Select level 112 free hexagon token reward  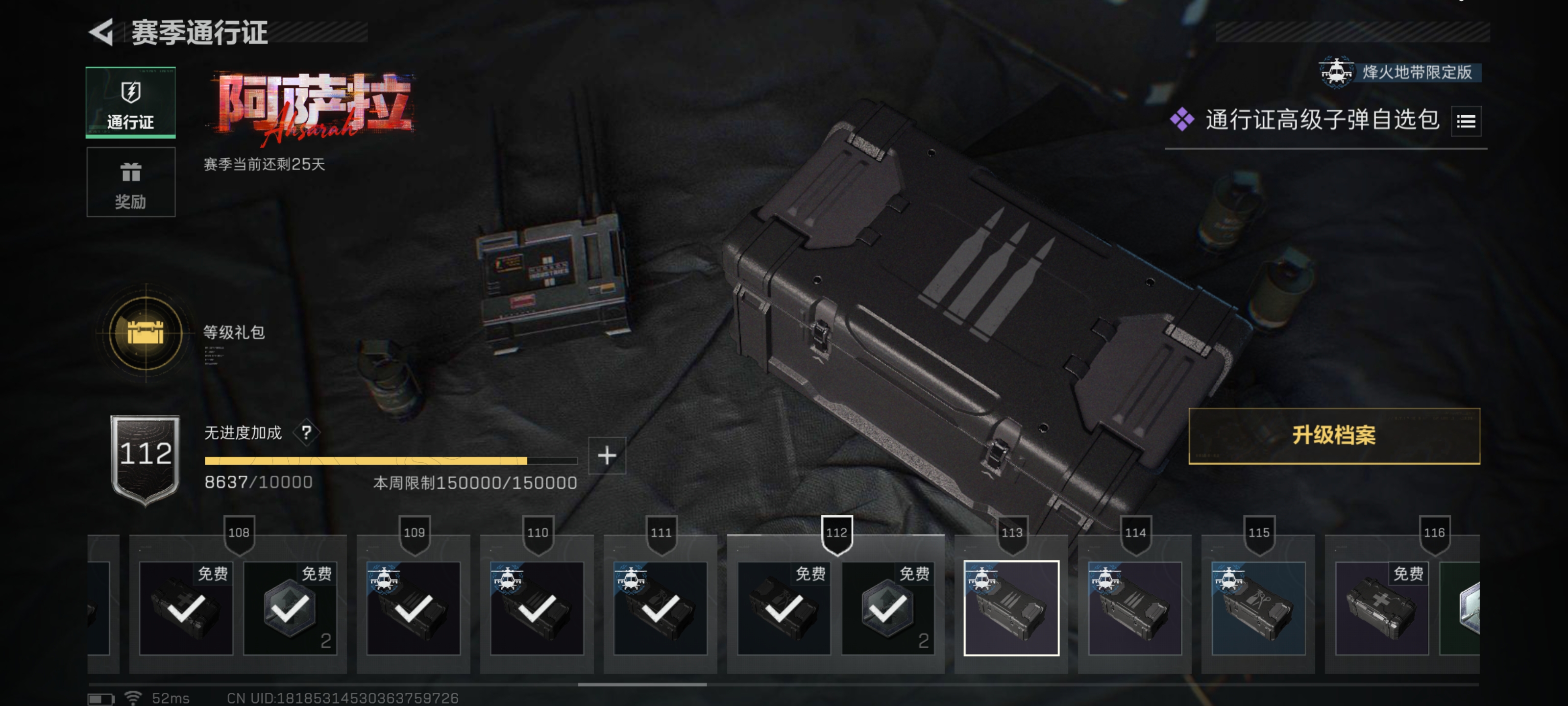(887, 608)
